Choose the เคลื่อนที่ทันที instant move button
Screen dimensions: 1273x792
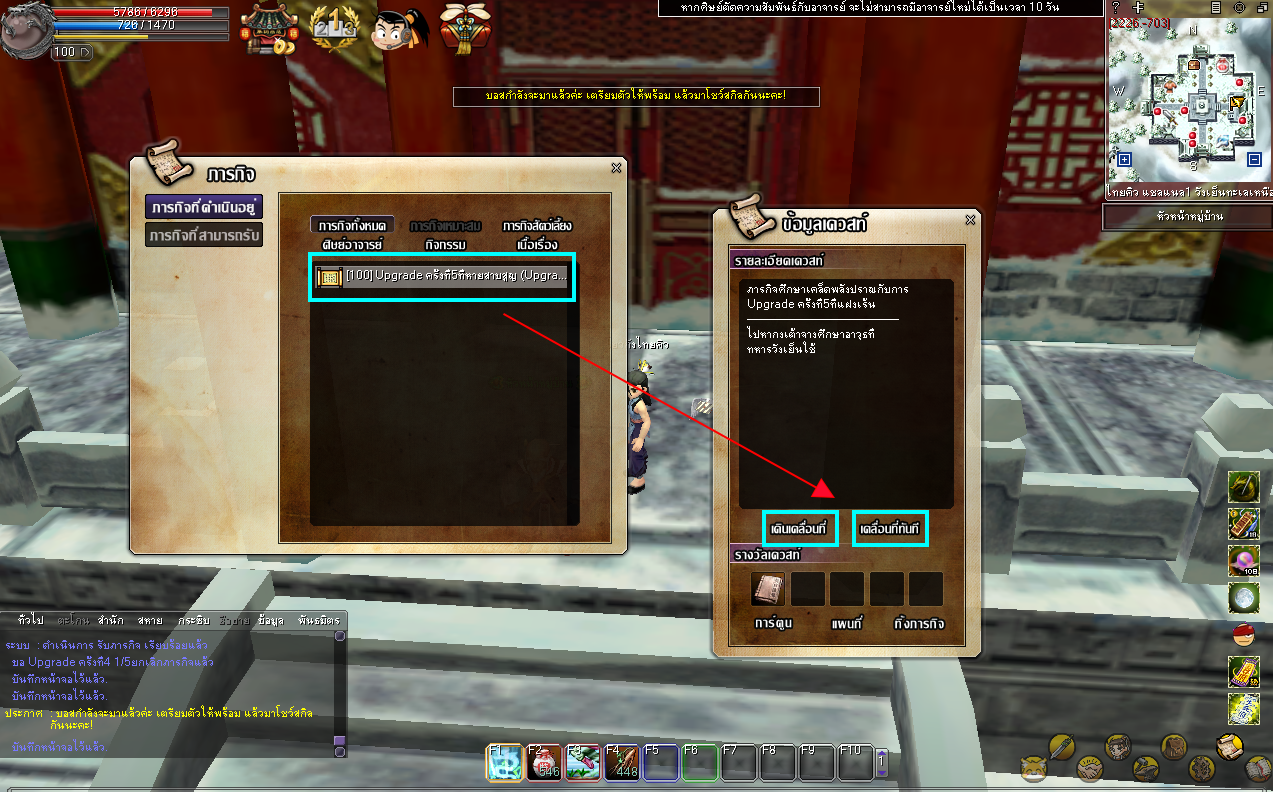click(889, 528)
